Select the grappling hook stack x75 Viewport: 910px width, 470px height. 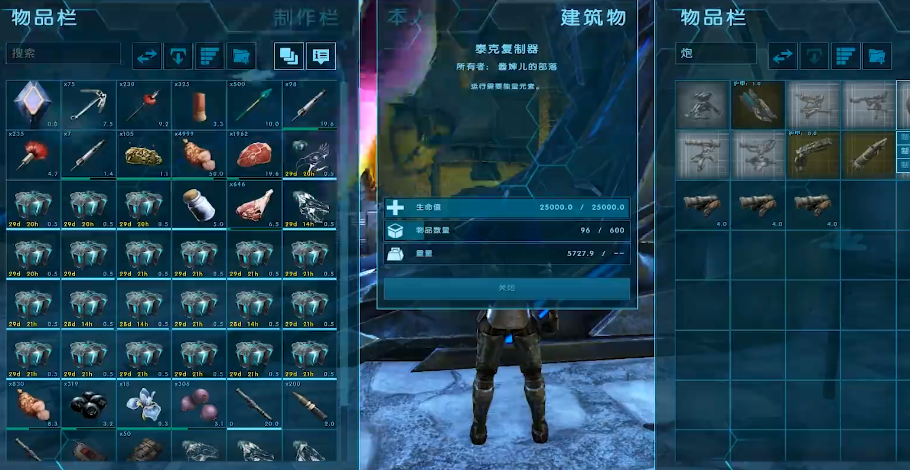(88, 104)
